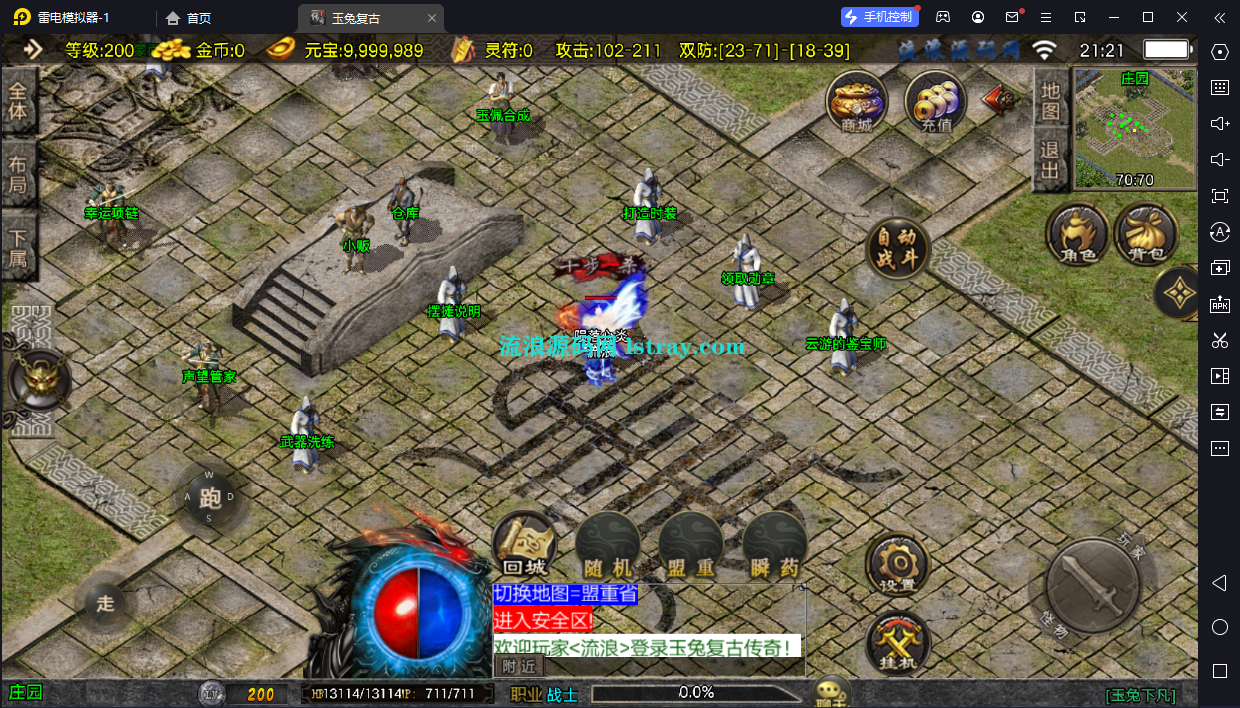
Task: Use the 回城 return-to-town scroll
Action: 523,546
